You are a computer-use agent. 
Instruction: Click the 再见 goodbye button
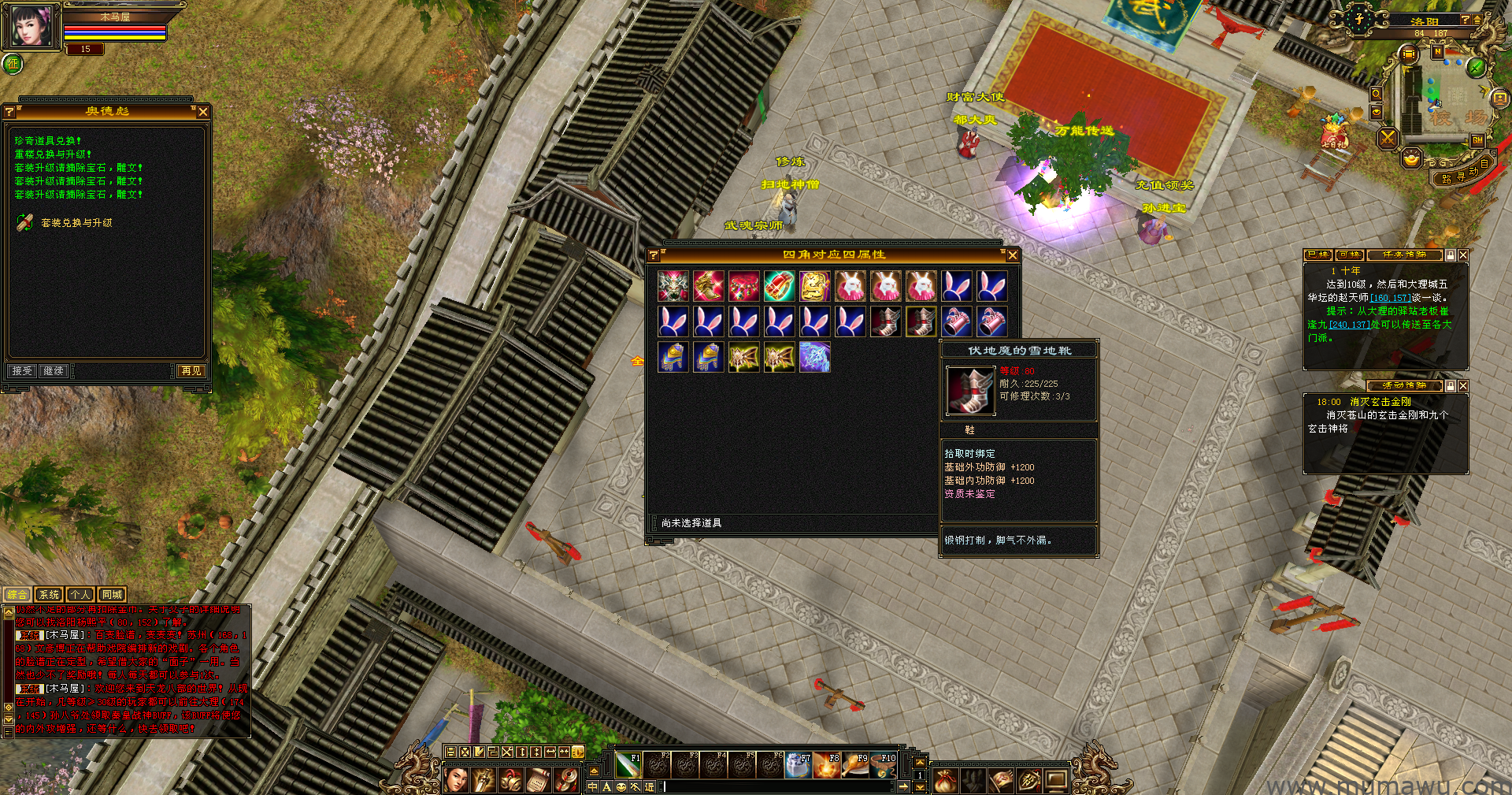click(x=191, y=370)
